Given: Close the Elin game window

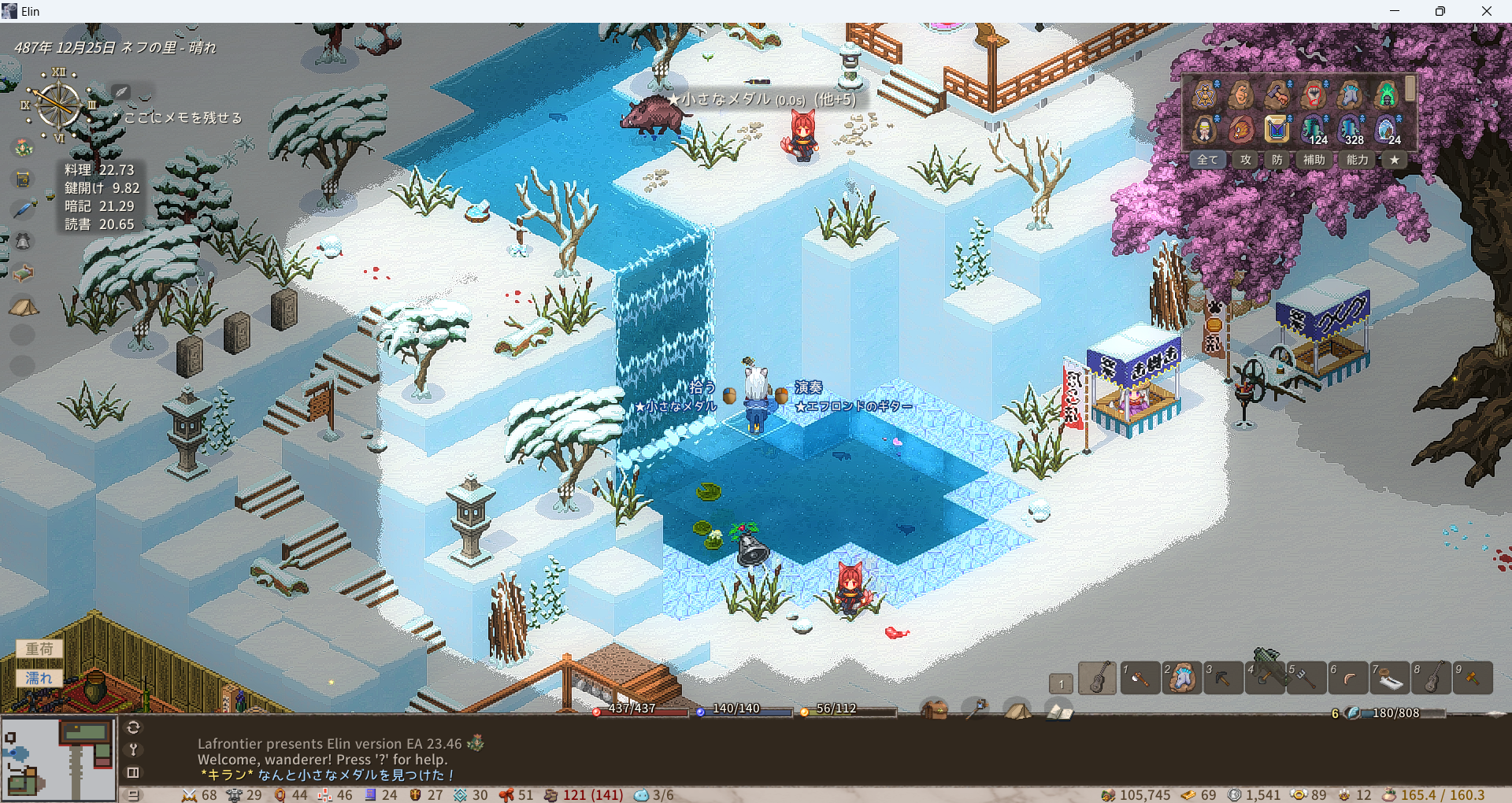Looking at the screenshot, I should point(1486,11).
